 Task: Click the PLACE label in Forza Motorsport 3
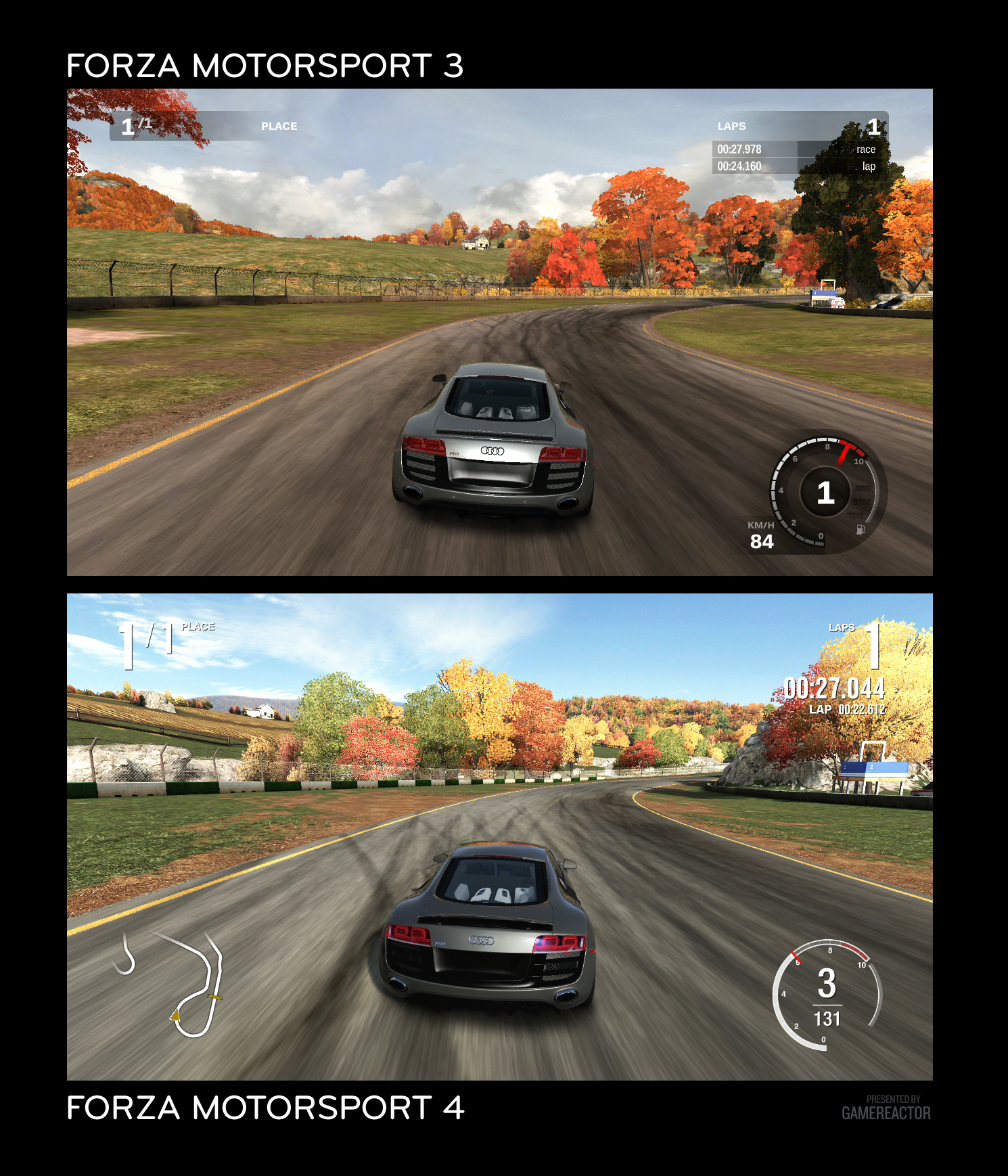[279, 126]
